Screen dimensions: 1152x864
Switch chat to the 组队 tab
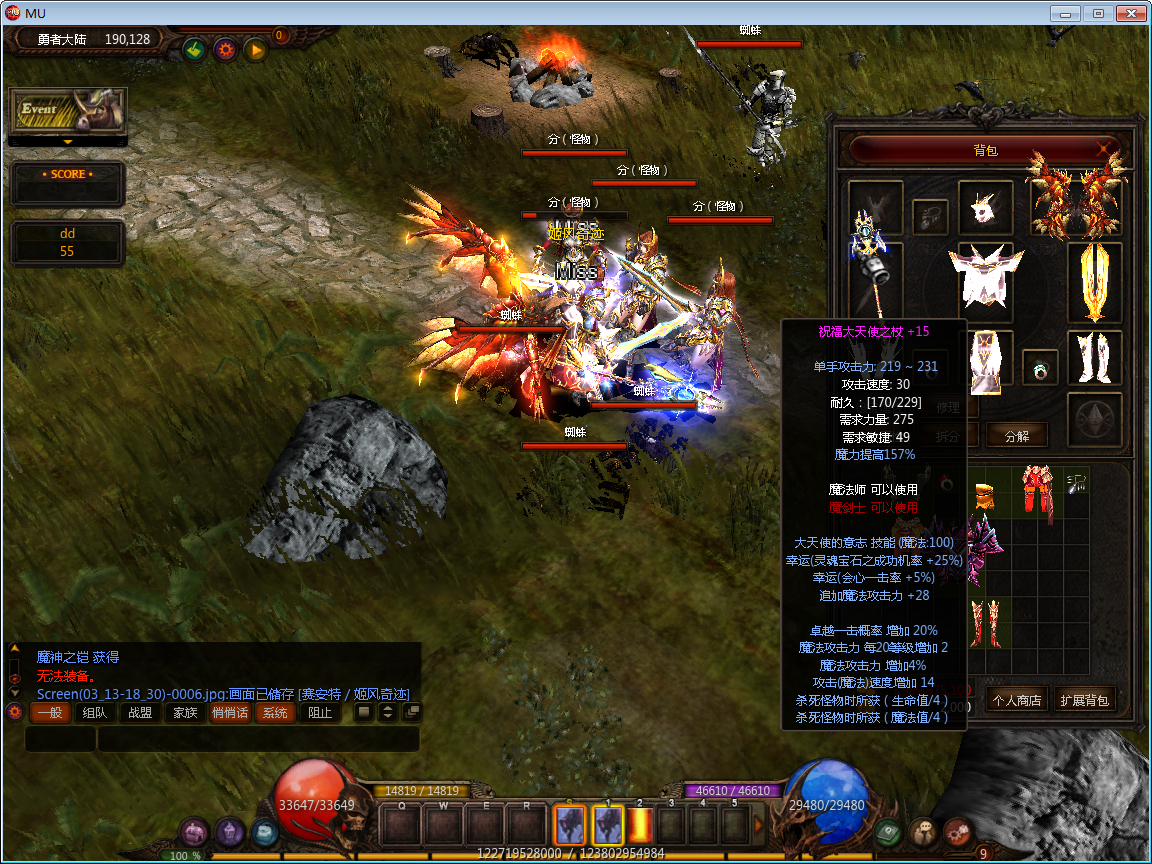[x=95, y=713]
